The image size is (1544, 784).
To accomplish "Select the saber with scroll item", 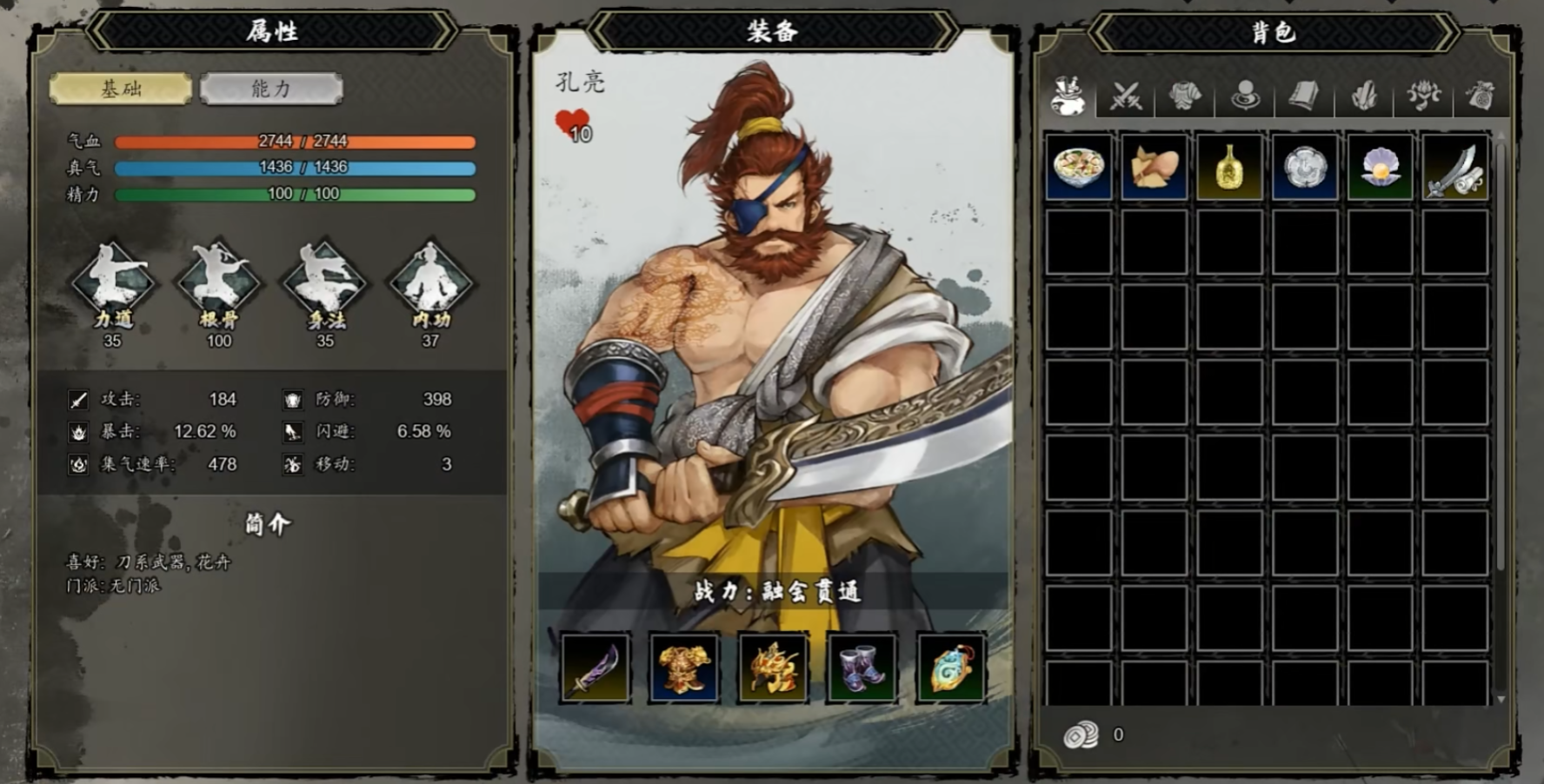I will point(1455,167).
